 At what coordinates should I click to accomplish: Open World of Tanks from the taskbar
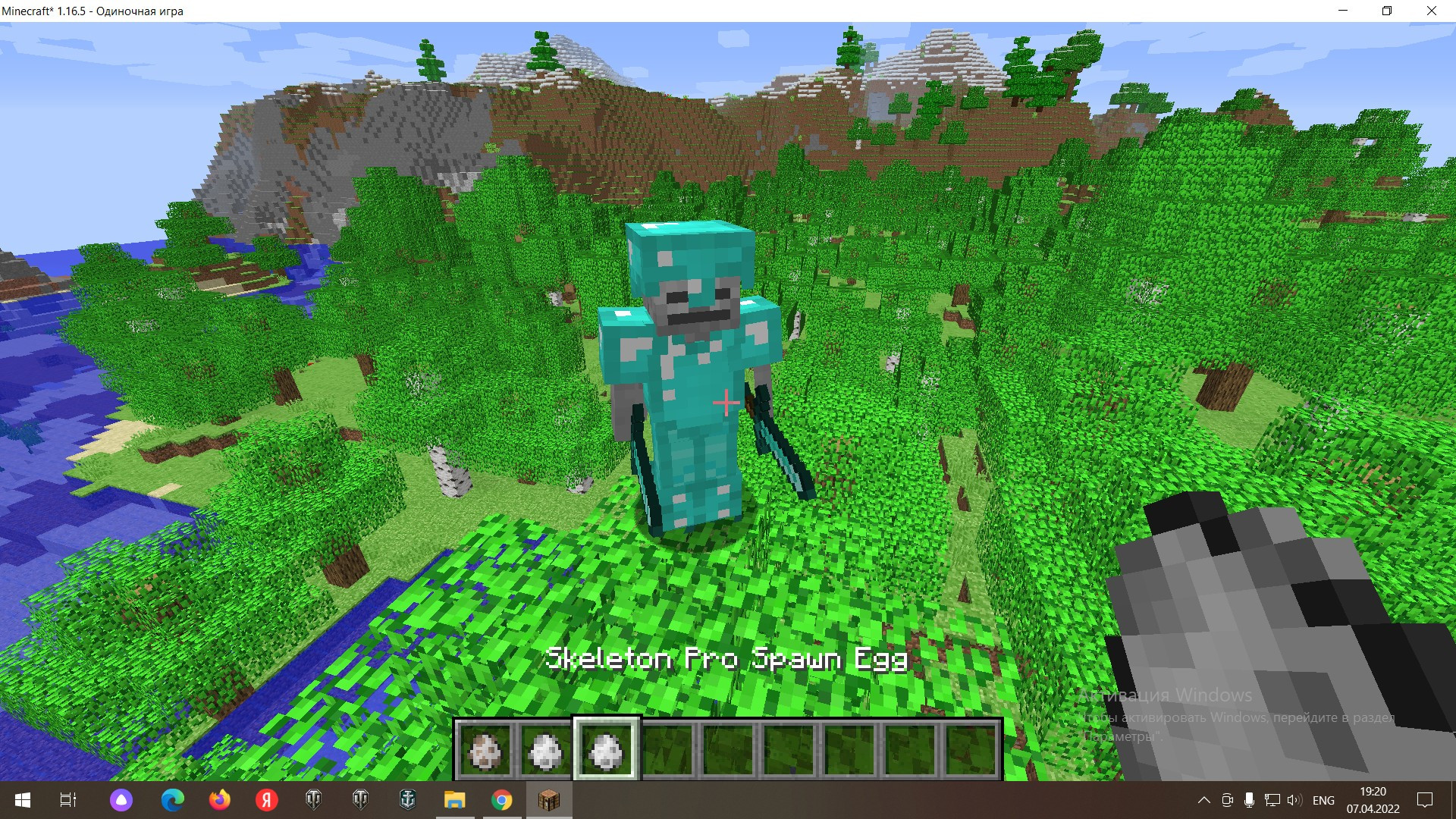[x=312, y=800]
